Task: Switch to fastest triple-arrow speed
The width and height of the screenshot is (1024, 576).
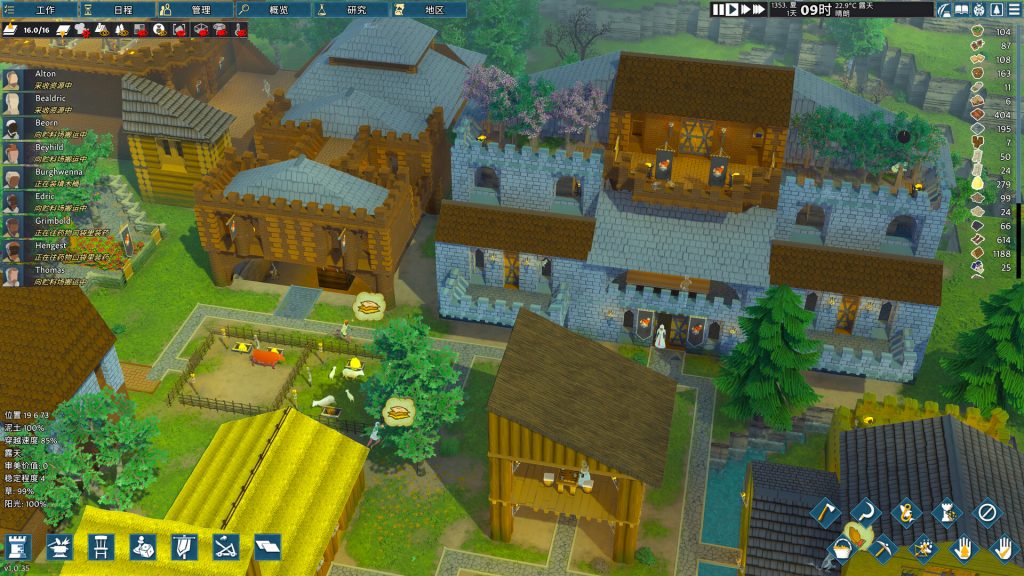Action: 760,9
